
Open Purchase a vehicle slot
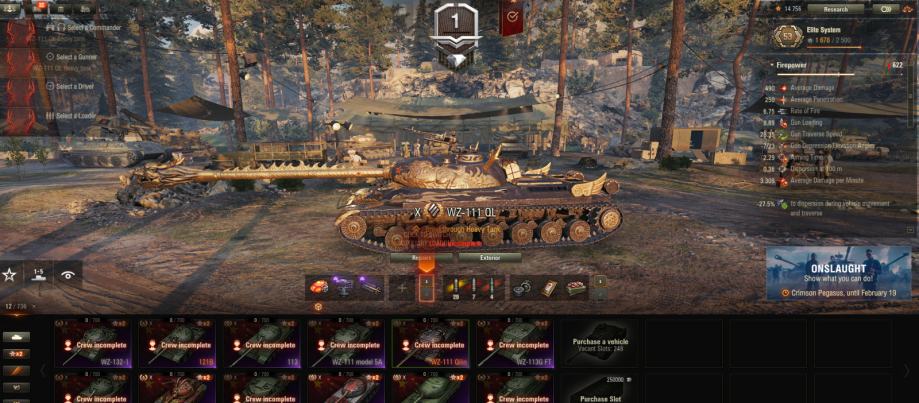[600, 343]
